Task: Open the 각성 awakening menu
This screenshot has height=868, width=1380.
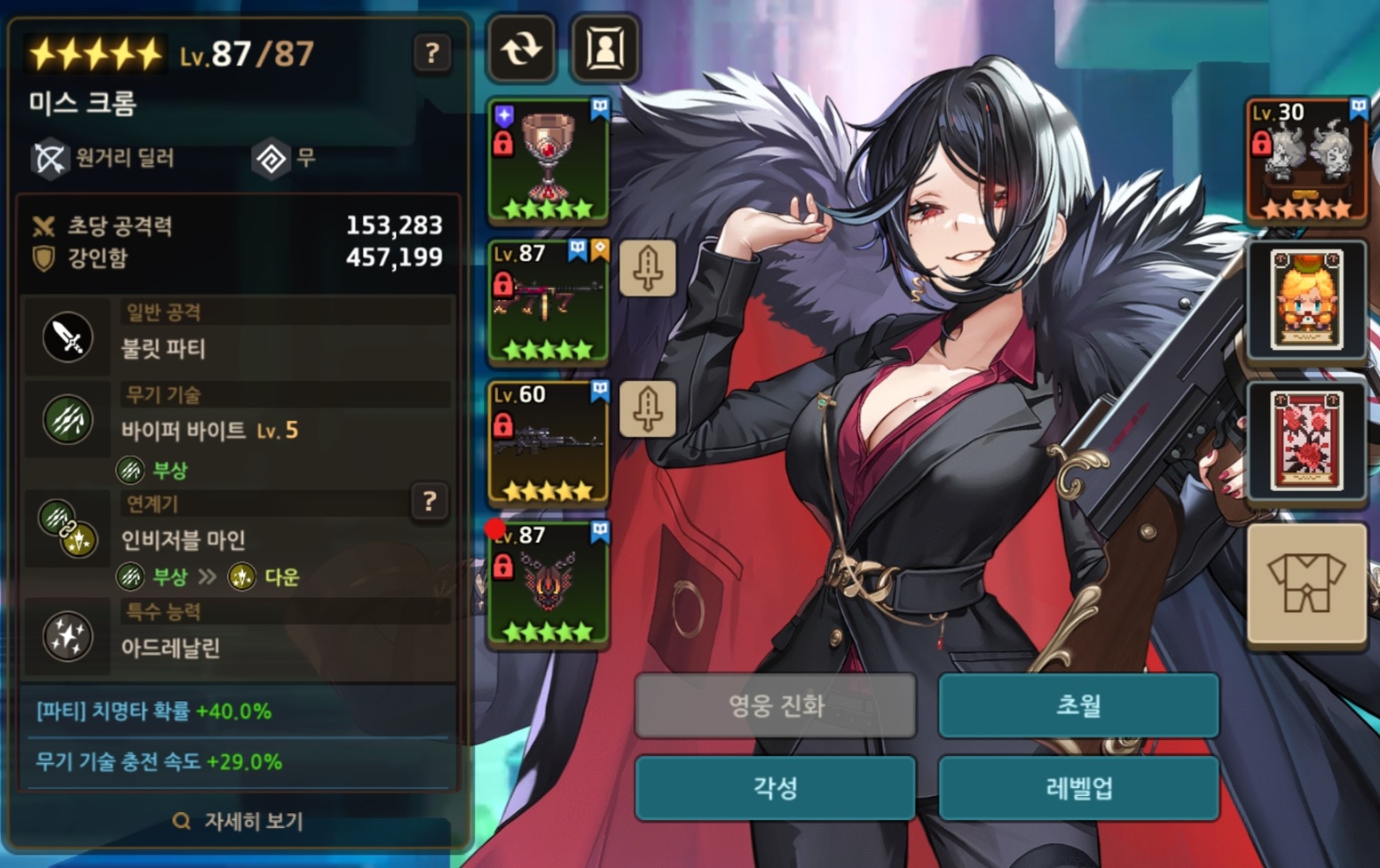Action: [x=775, y=788]
